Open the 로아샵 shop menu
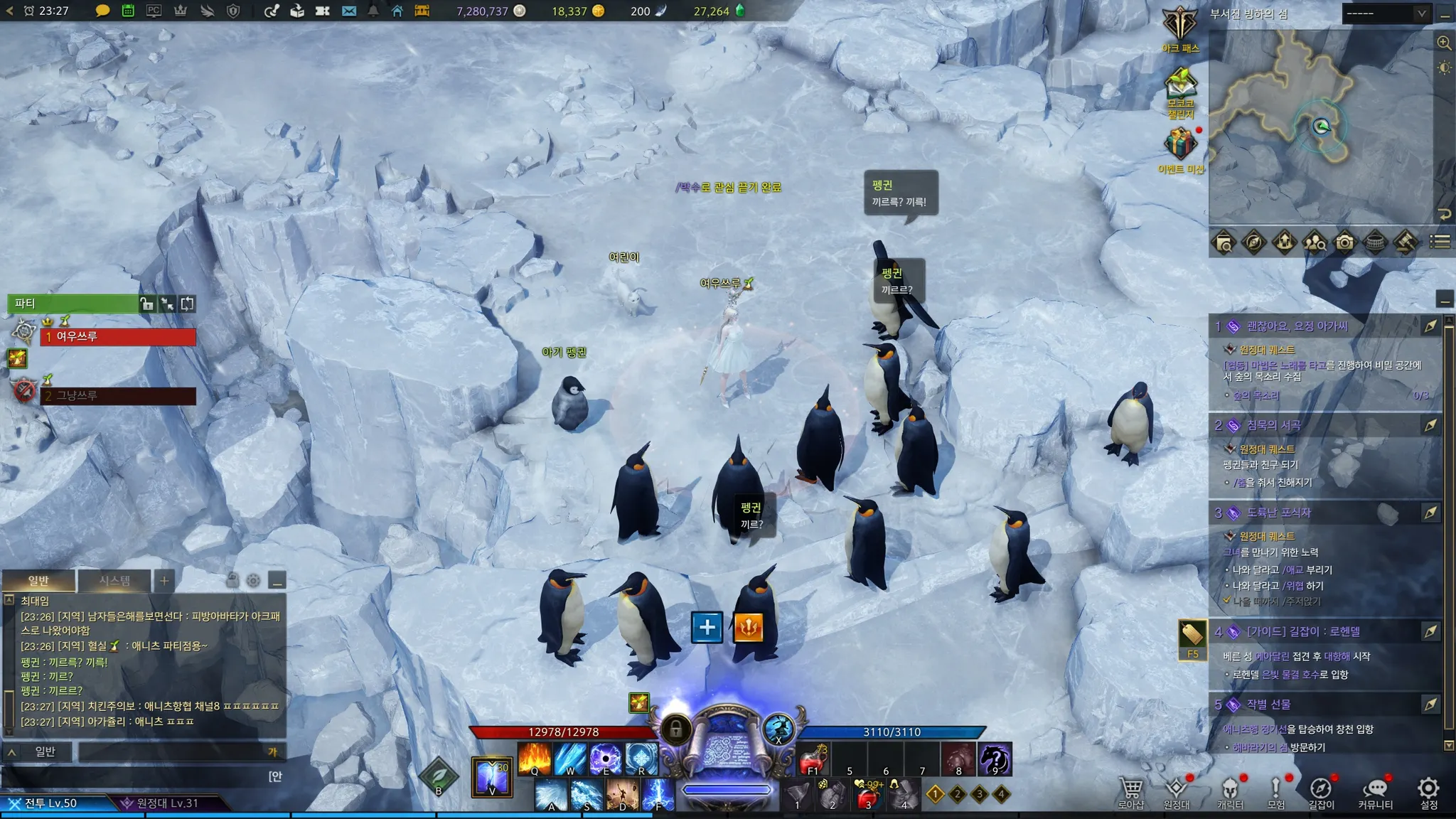1456x819 pixels. [1130, 792]
